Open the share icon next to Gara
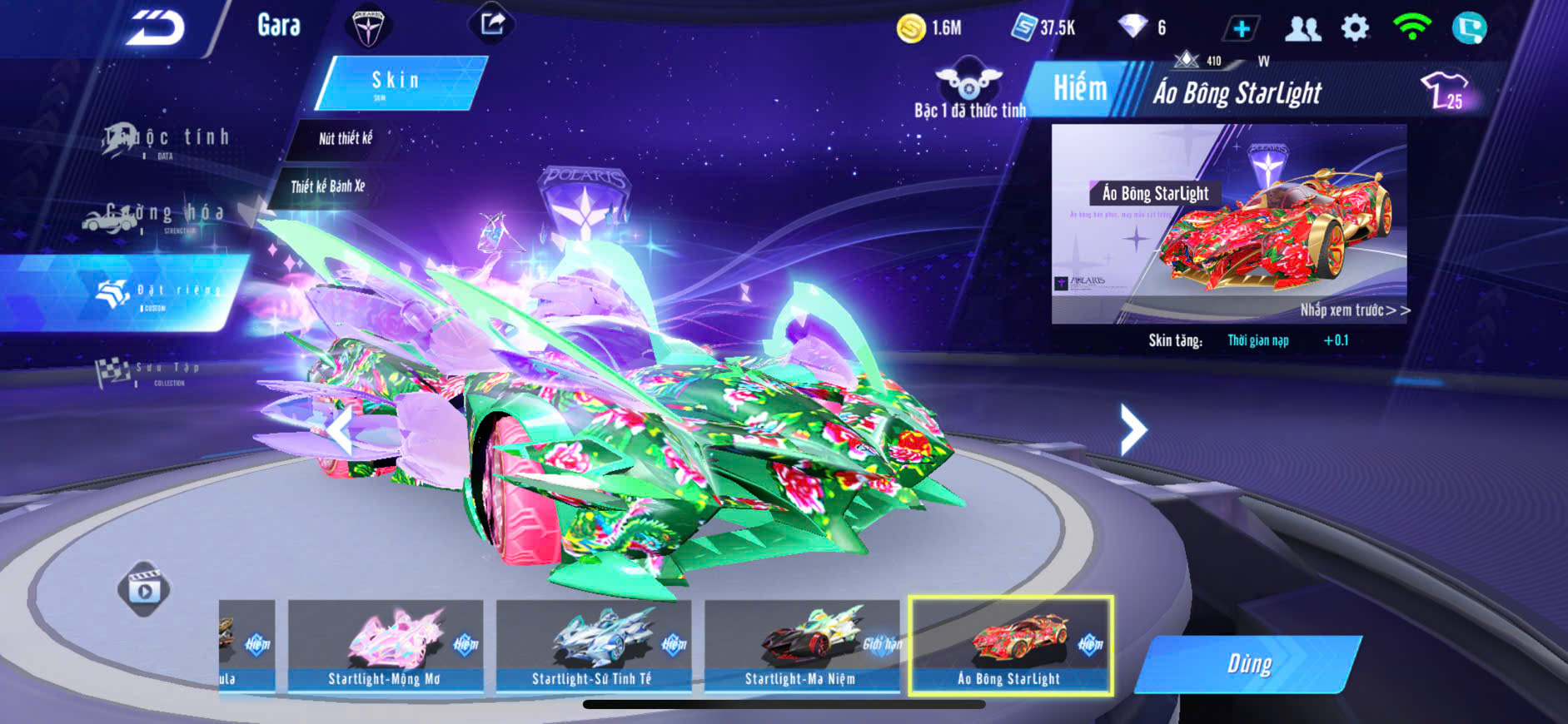Viewport: 1568px width, 724px height. (x=492, y=24)
